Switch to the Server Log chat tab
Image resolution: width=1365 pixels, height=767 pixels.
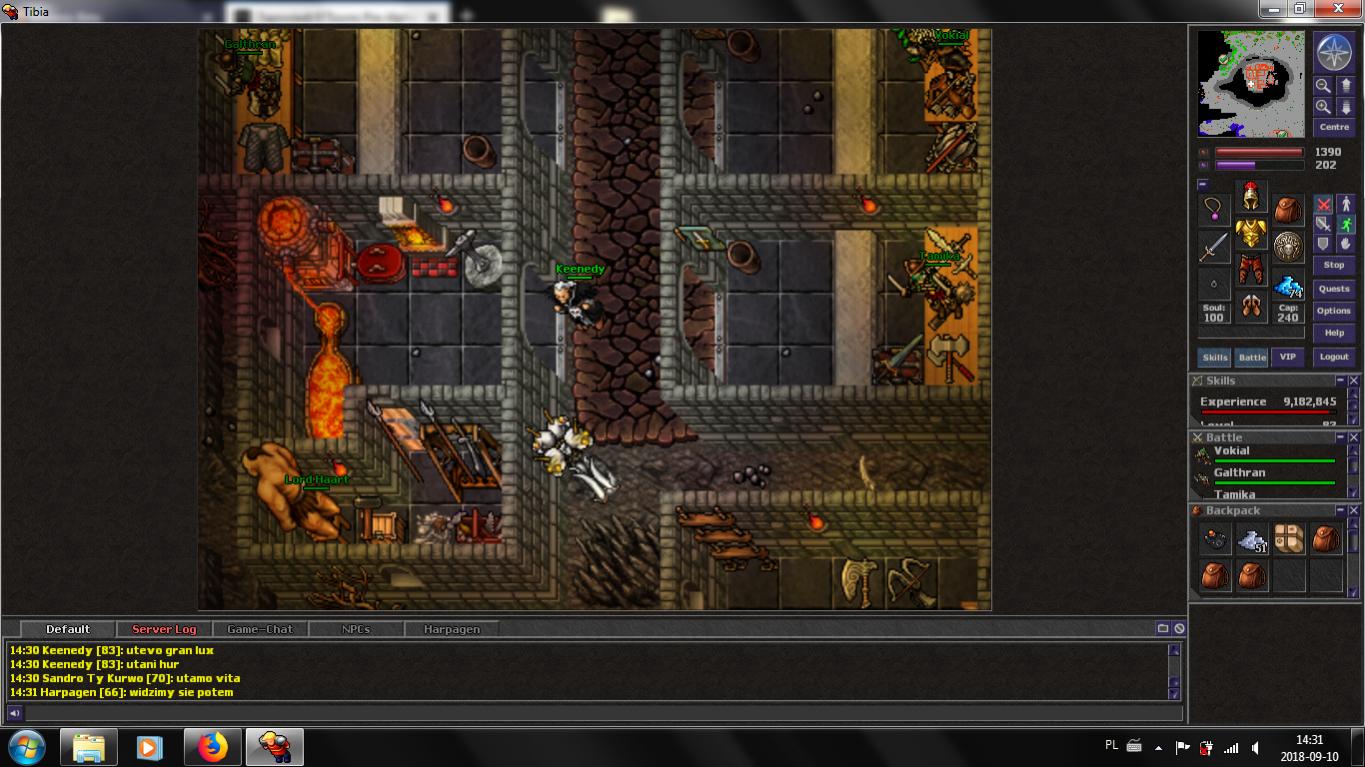click(x=164, y=629)
